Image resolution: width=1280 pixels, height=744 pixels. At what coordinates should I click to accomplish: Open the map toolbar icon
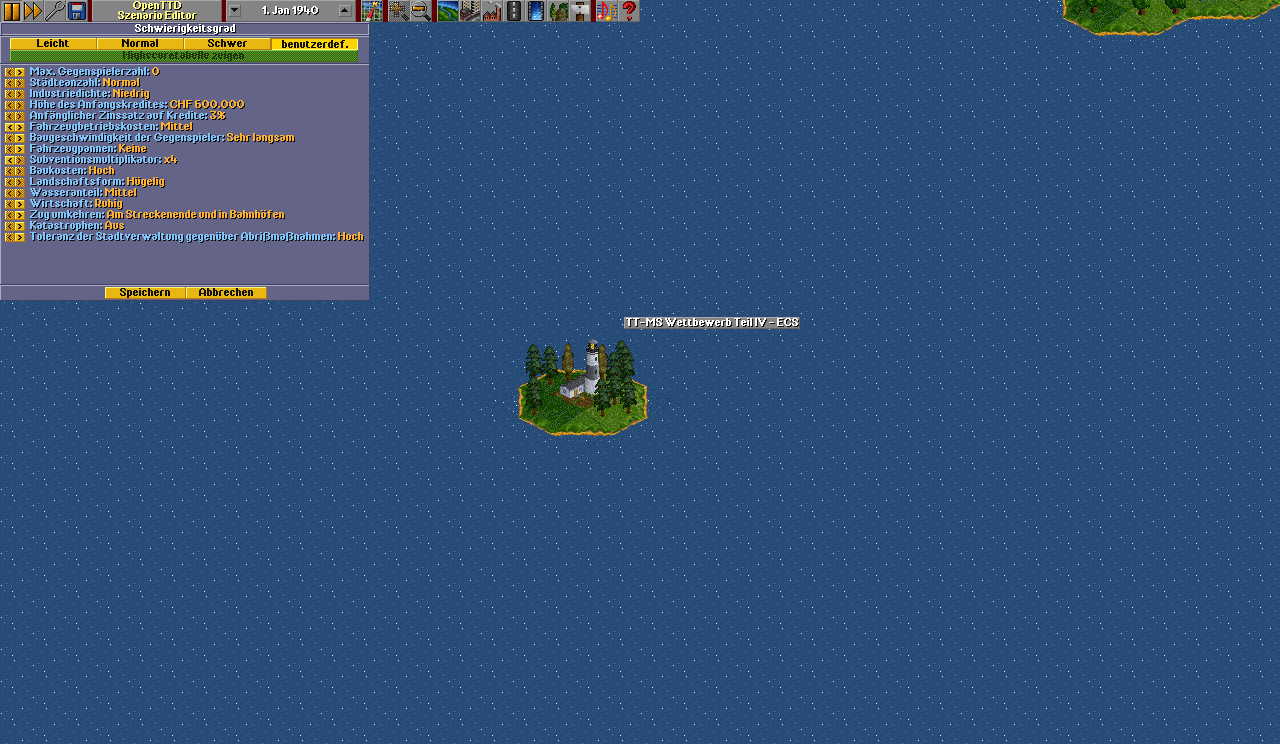click(x=372, y=11)
